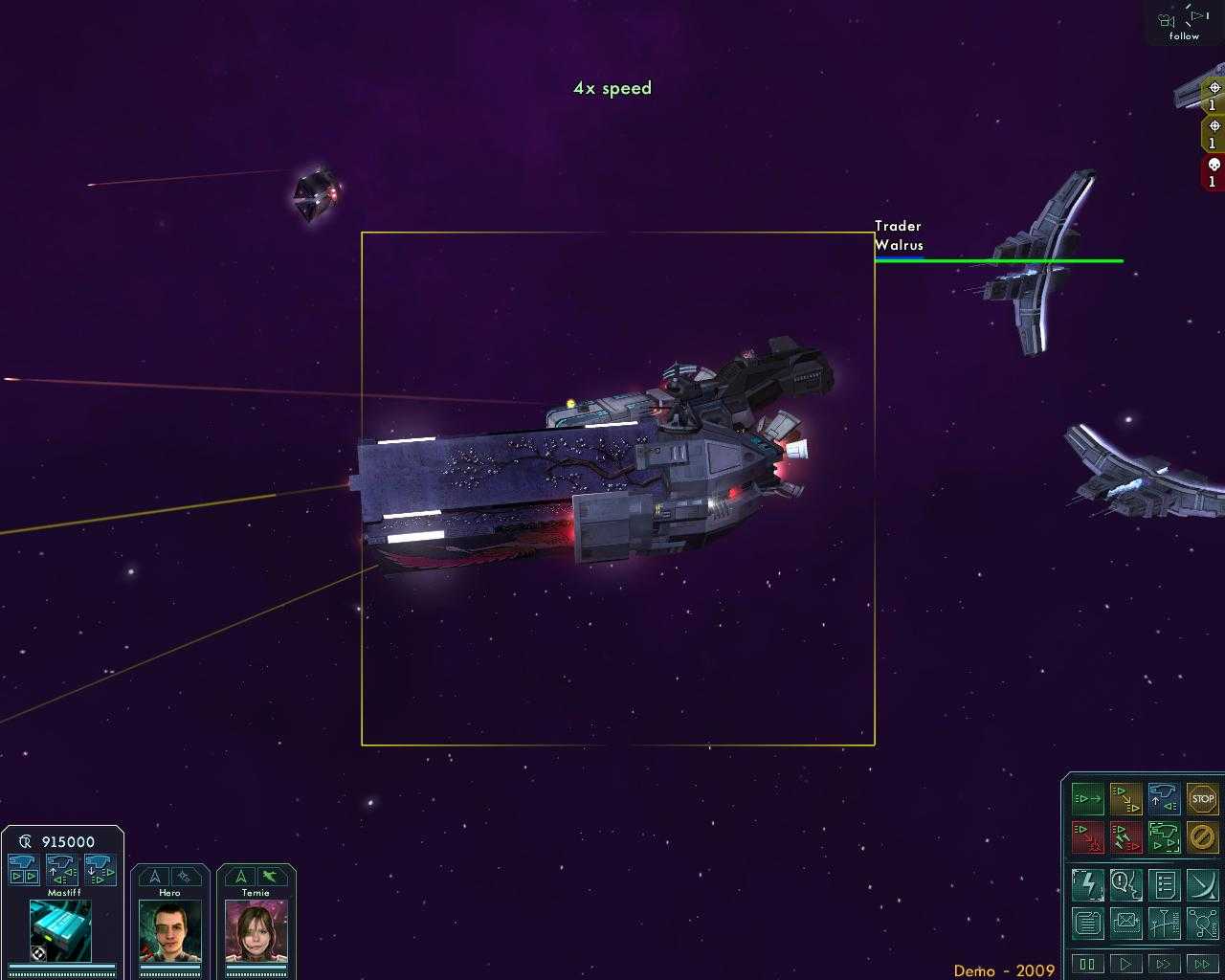1225x980 pixels.
Task: Select the green move order icon
Action: click(1088, 798)
